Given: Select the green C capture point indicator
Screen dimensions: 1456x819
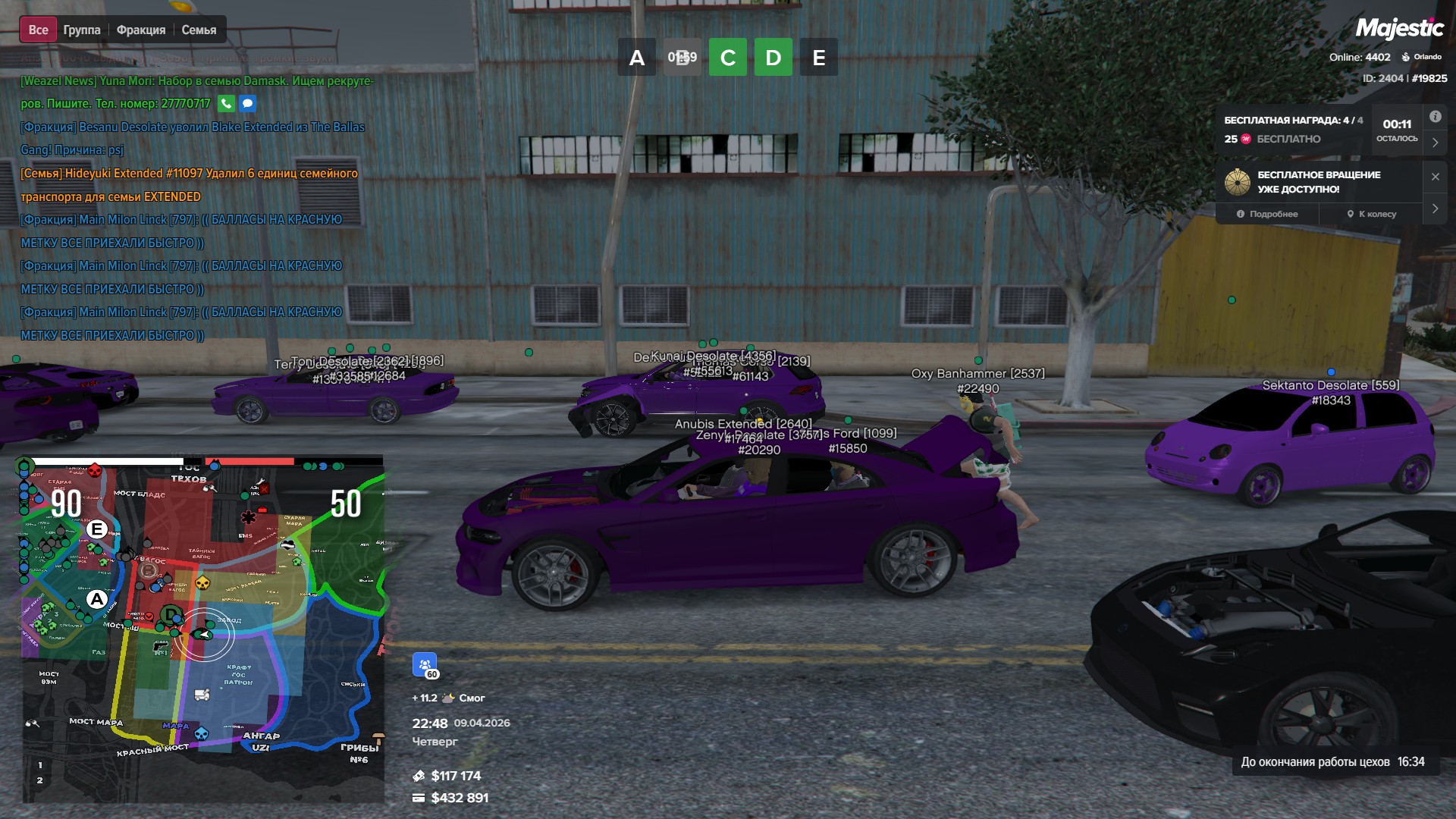Looking at the screenshot, I should pos(728,58).
